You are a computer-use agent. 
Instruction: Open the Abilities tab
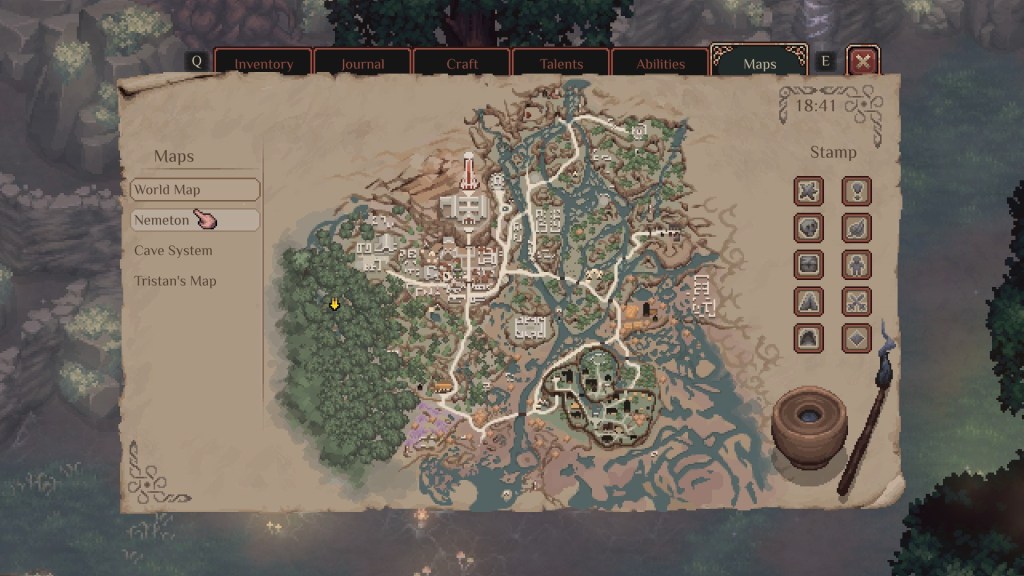[660, 64]
